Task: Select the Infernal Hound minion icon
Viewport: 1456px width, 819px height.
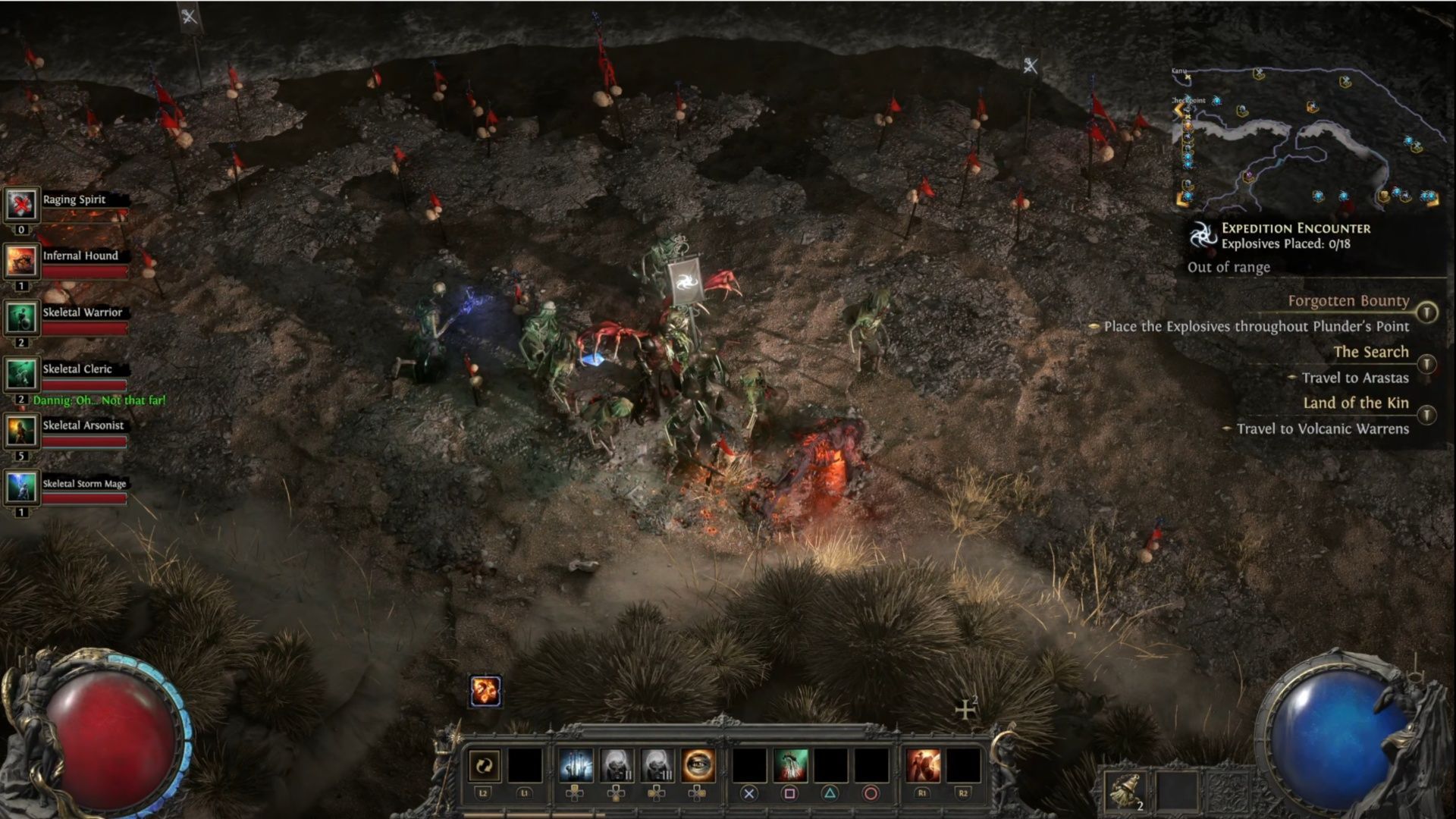Action: [21, 262]
